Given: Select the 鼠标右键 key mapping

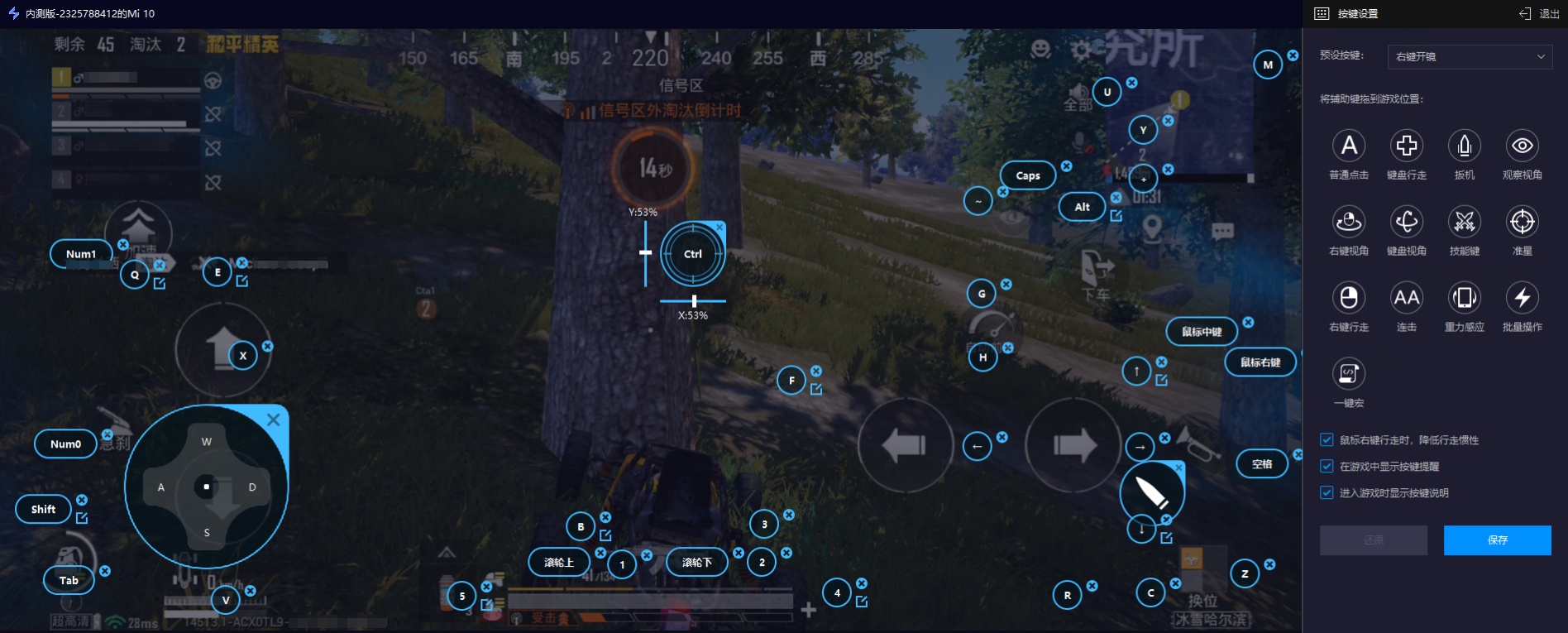Looking at the screenshot, I should coord(1260,362).
